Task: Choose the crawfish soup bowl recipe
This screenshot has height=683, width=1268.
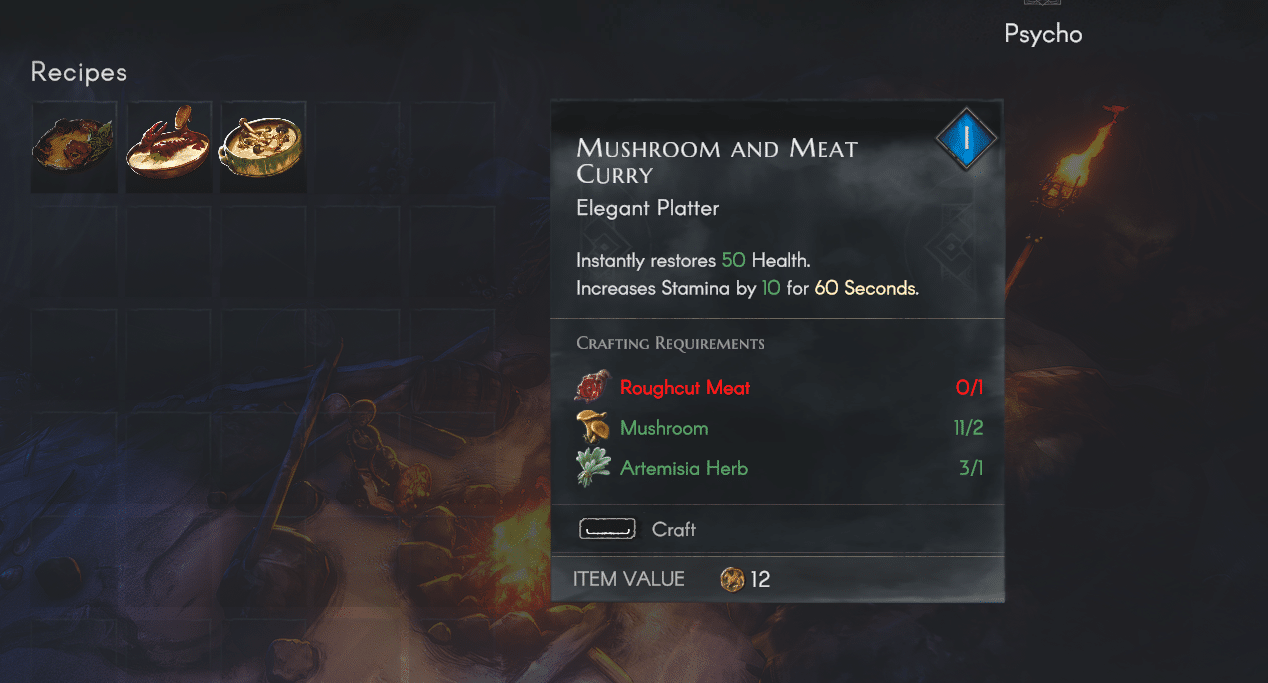Action: coord(168,145)
